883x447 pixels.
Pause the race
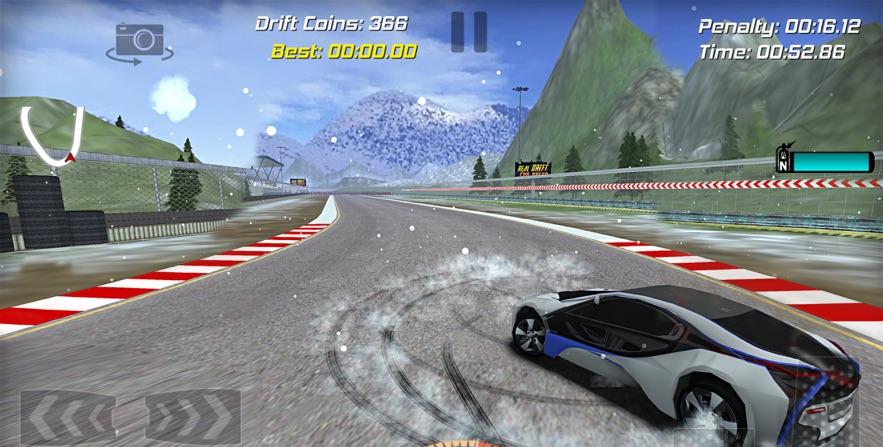468,32
